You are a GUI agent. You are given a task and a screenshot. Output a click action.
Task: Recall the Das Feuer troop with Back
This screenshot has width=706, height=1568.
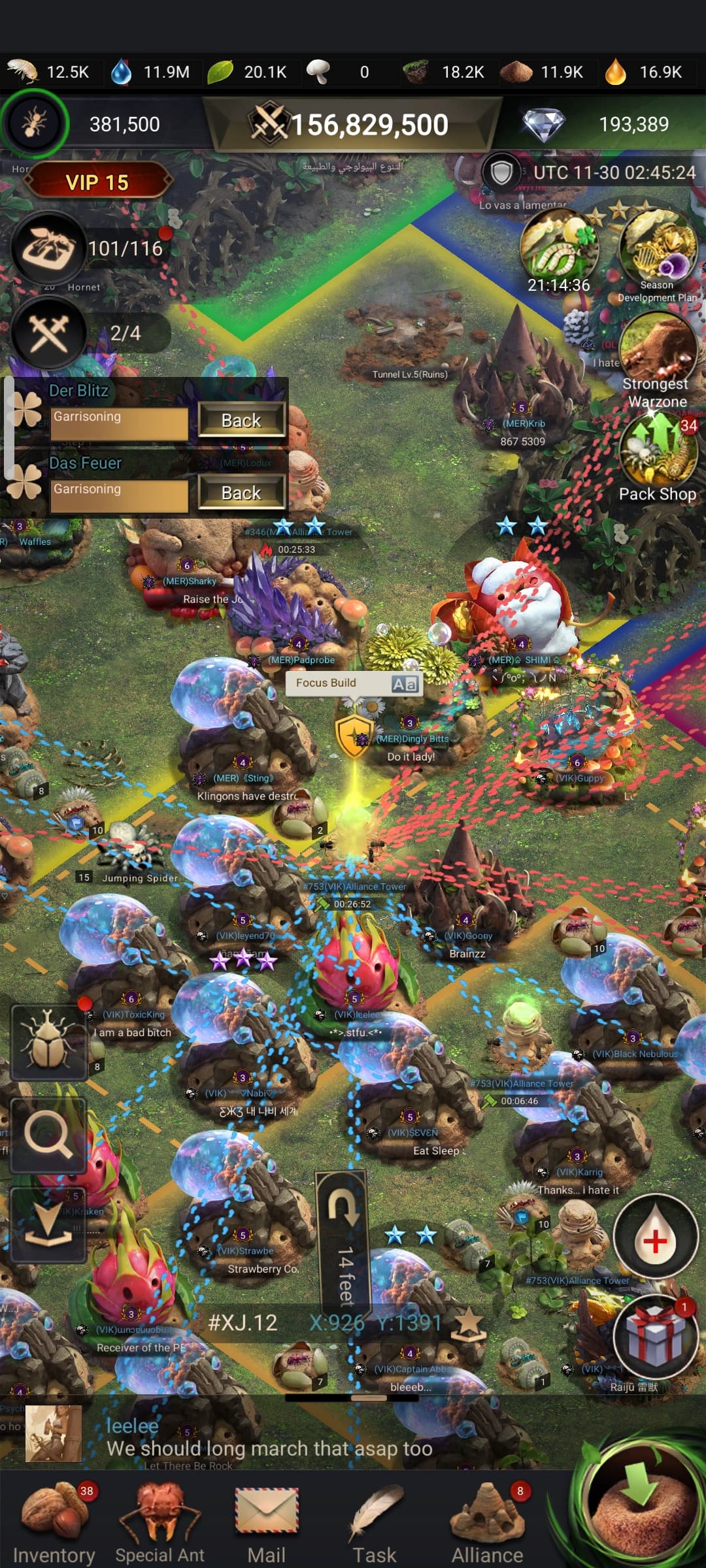[241, 493]
